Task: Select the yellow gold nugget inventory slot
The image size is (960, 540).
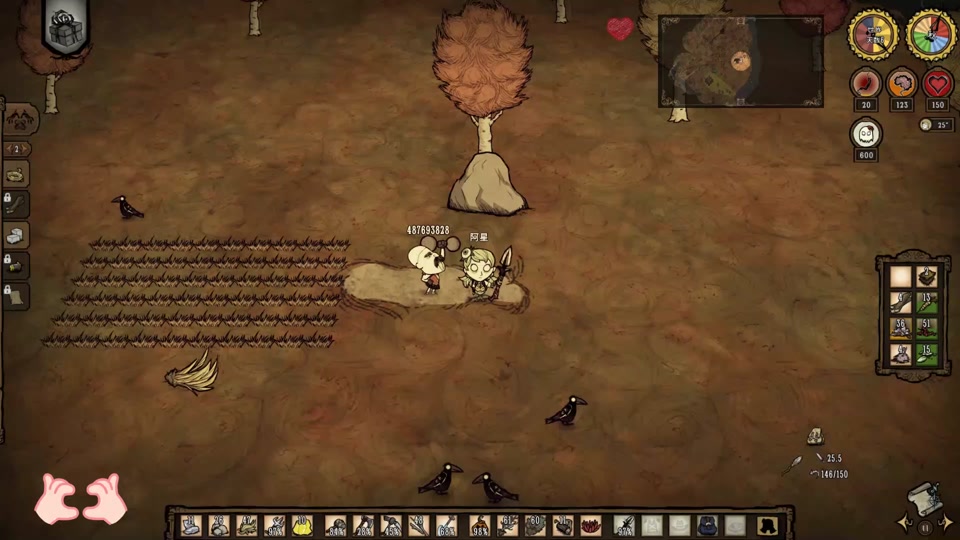Action: [301, 525]
